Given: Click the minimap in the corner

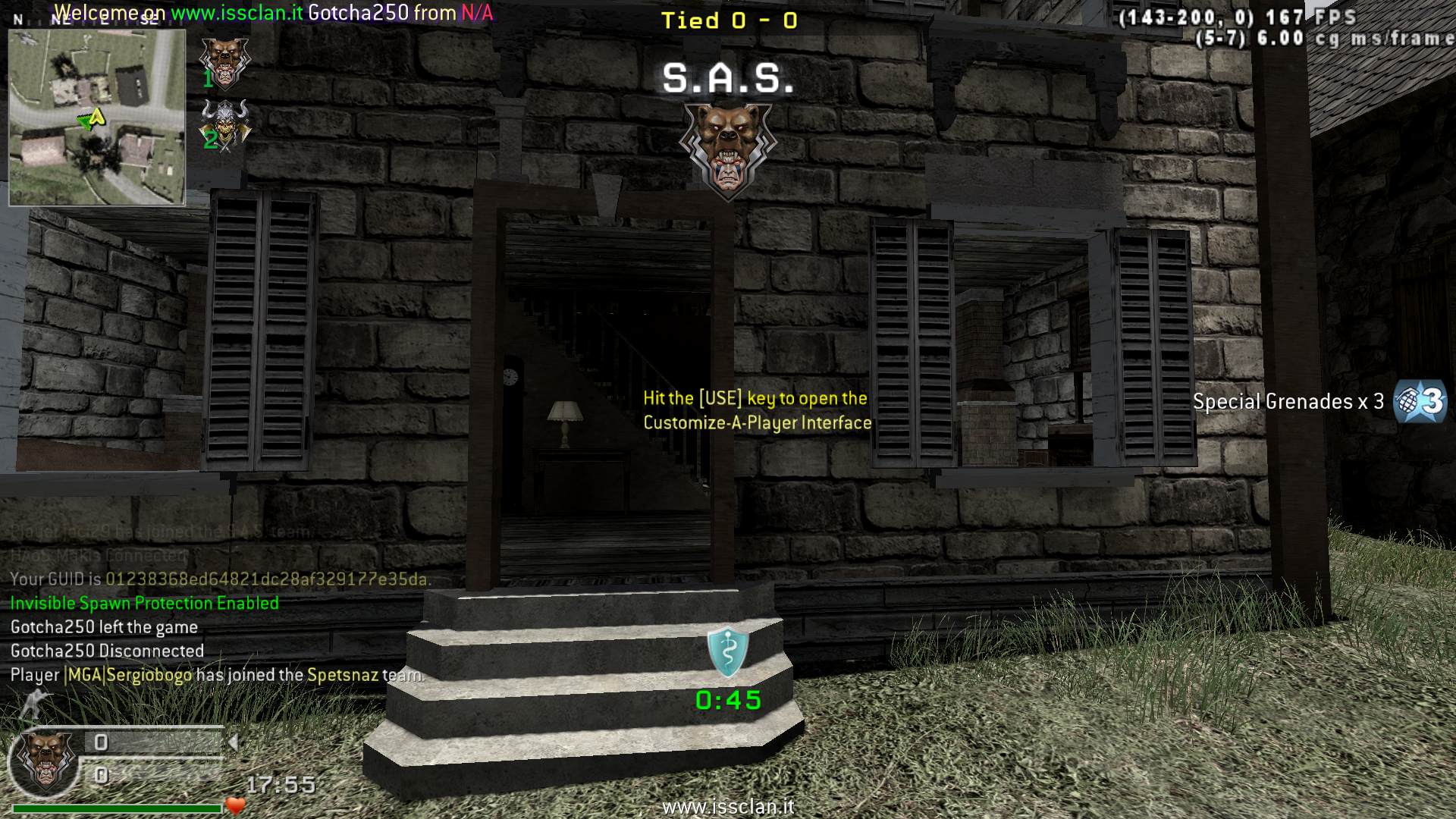Looking at the screenshot, I should 97,118.
